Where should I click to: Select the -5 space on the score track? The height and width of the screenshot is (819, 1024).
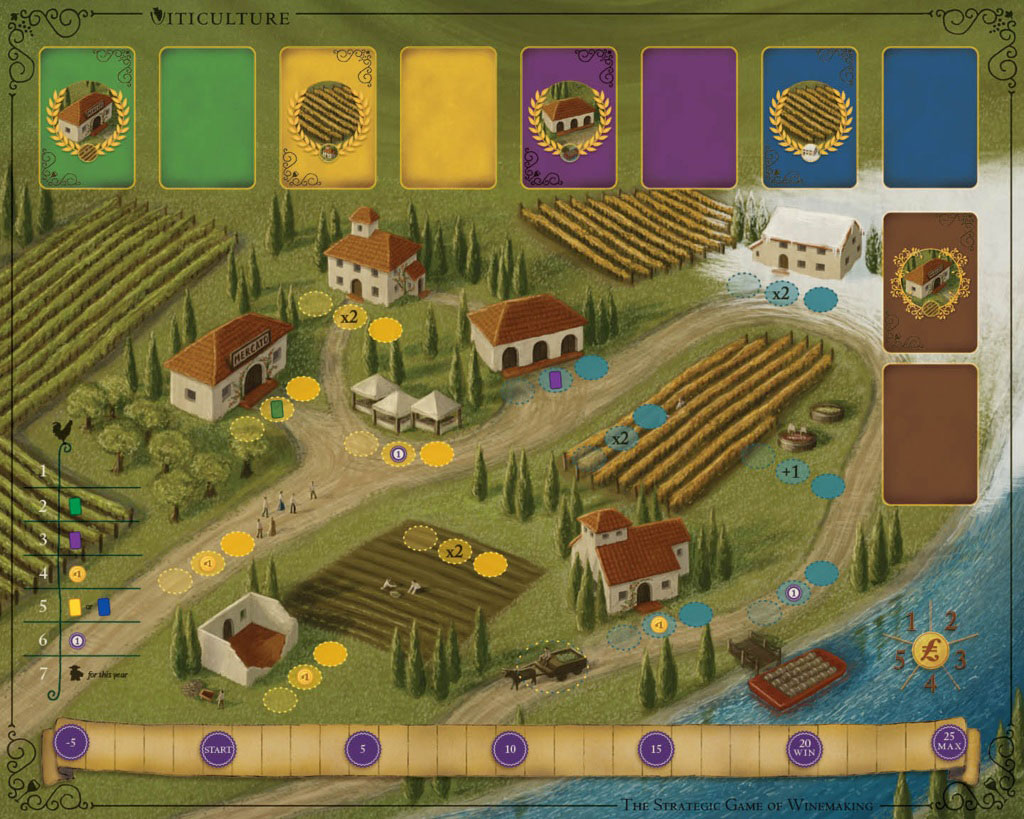(69, 745)
